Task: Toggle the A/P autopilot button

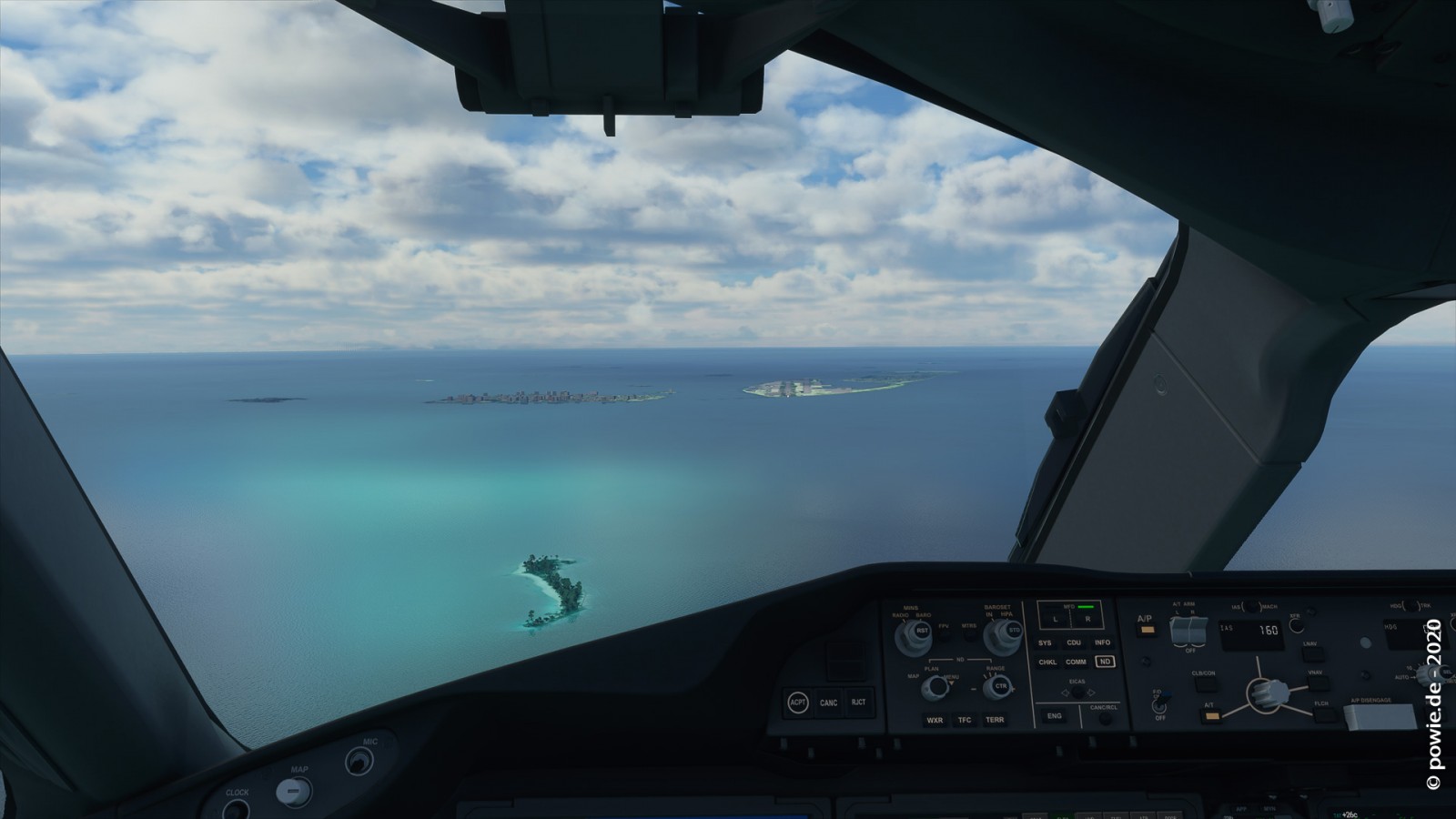Action: pyautogui.click(x=1146, y=629)
